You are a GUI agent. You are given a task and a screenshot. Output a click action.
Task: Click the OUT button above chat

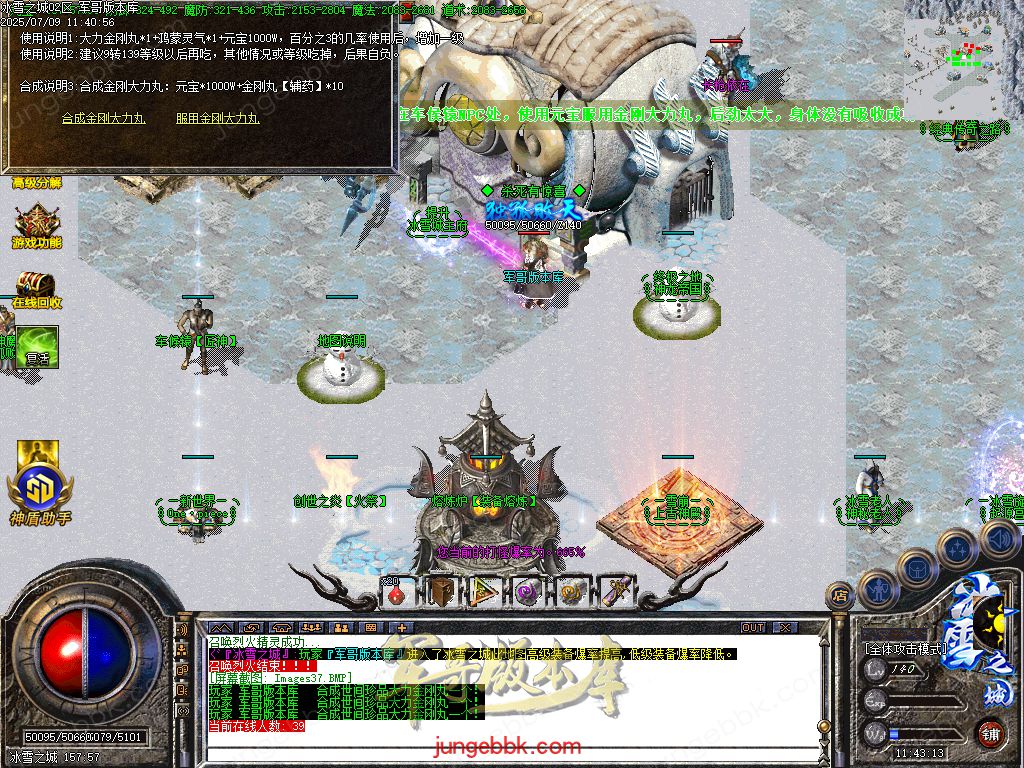[752, 627]
